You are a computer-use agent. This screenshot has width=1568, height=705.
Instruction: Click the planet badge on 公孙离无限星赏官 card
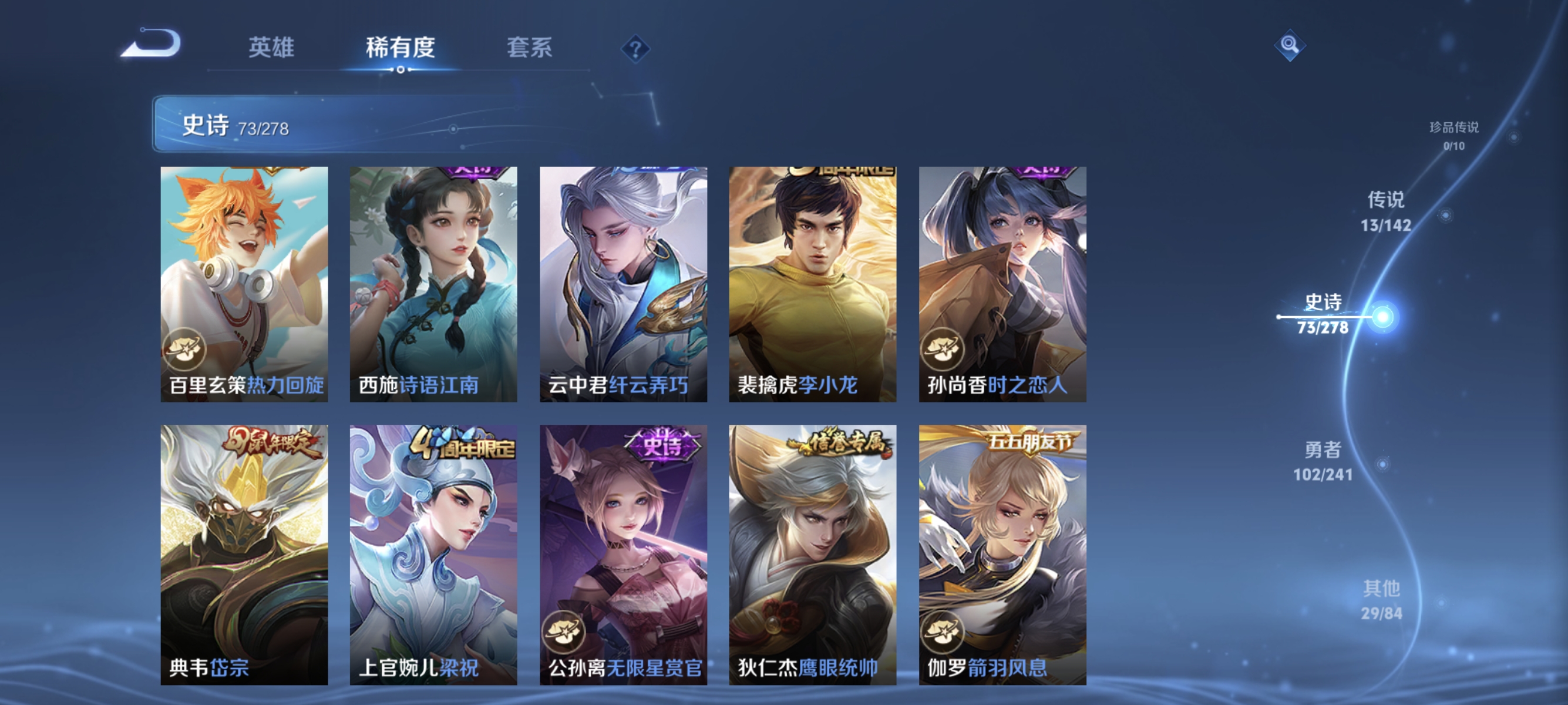point(566,632)
